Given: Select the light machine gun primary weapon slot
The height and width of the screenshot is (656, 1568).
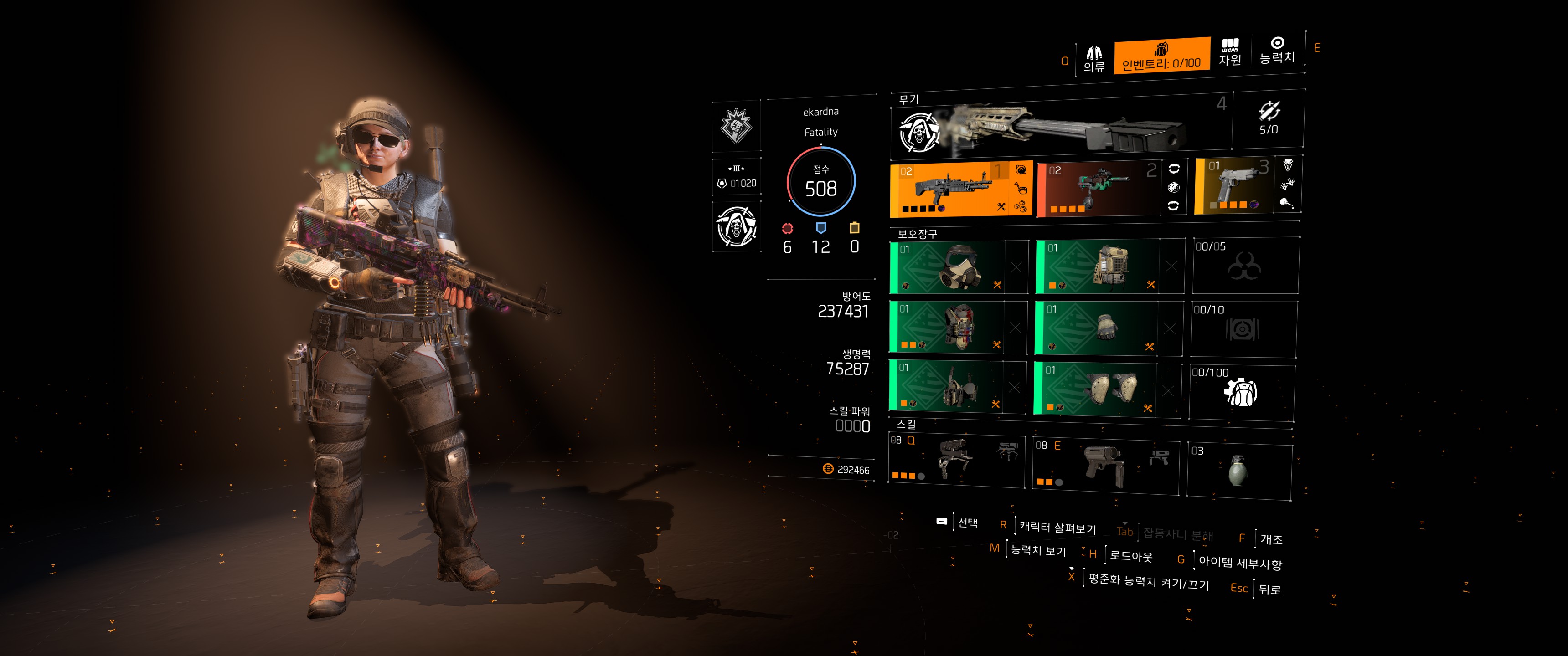Looking at the screenshot, I should pos(949,189).
